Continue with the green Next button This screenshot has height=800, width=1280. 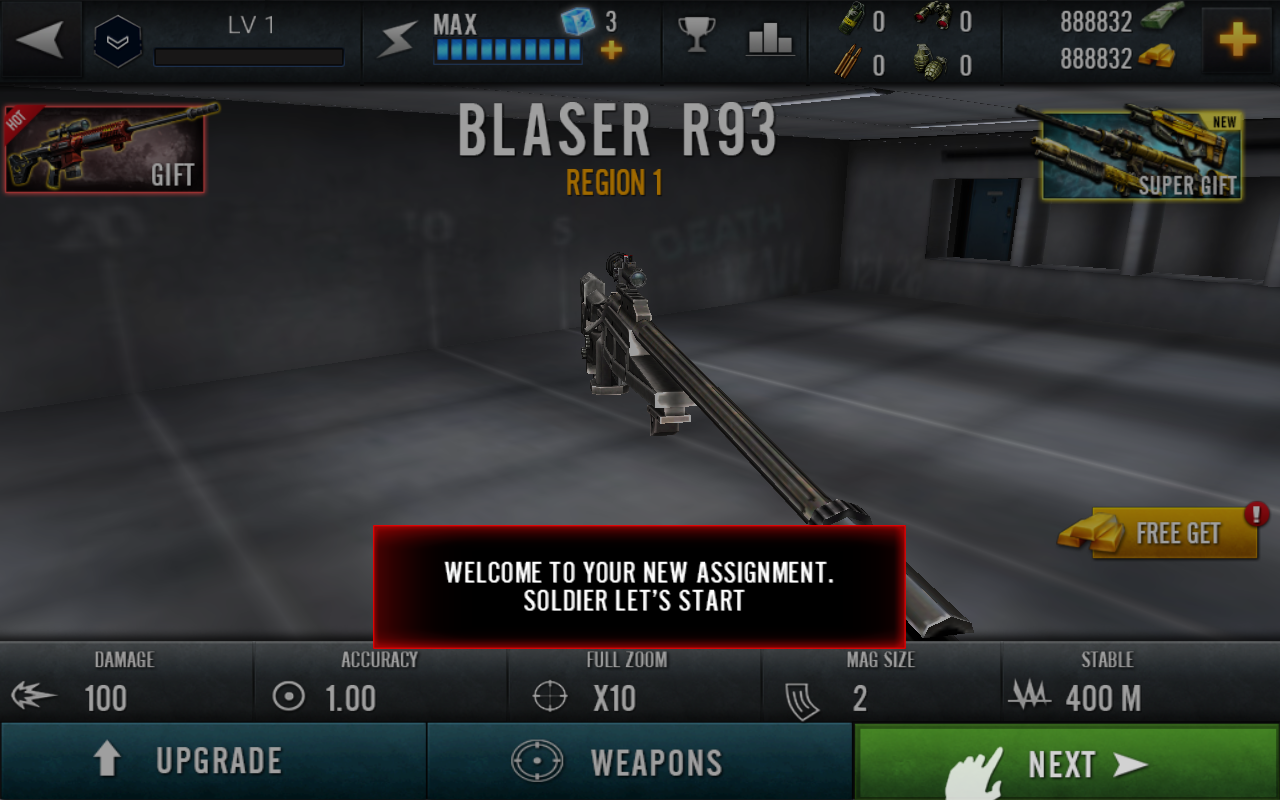pos(1066,763)
